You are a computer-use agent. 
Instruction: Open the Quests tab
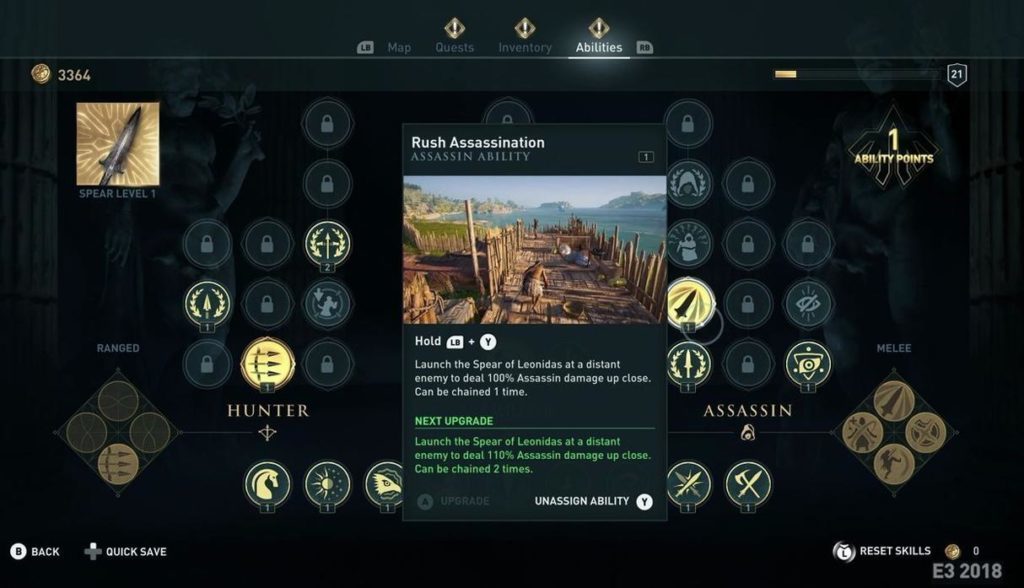(x=454, y=47)
